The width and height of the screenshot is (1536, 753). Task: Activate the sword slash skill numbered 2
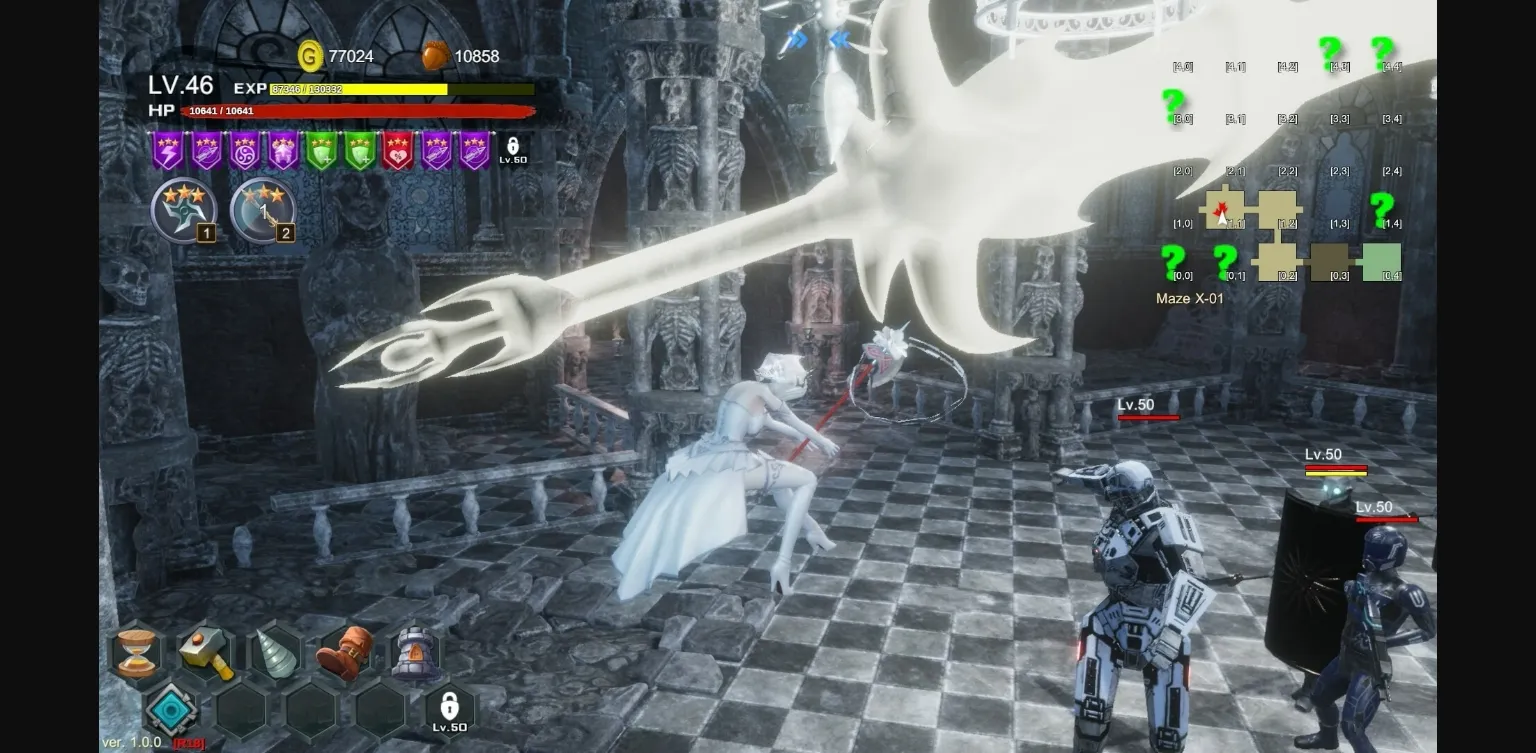[263, 211]
